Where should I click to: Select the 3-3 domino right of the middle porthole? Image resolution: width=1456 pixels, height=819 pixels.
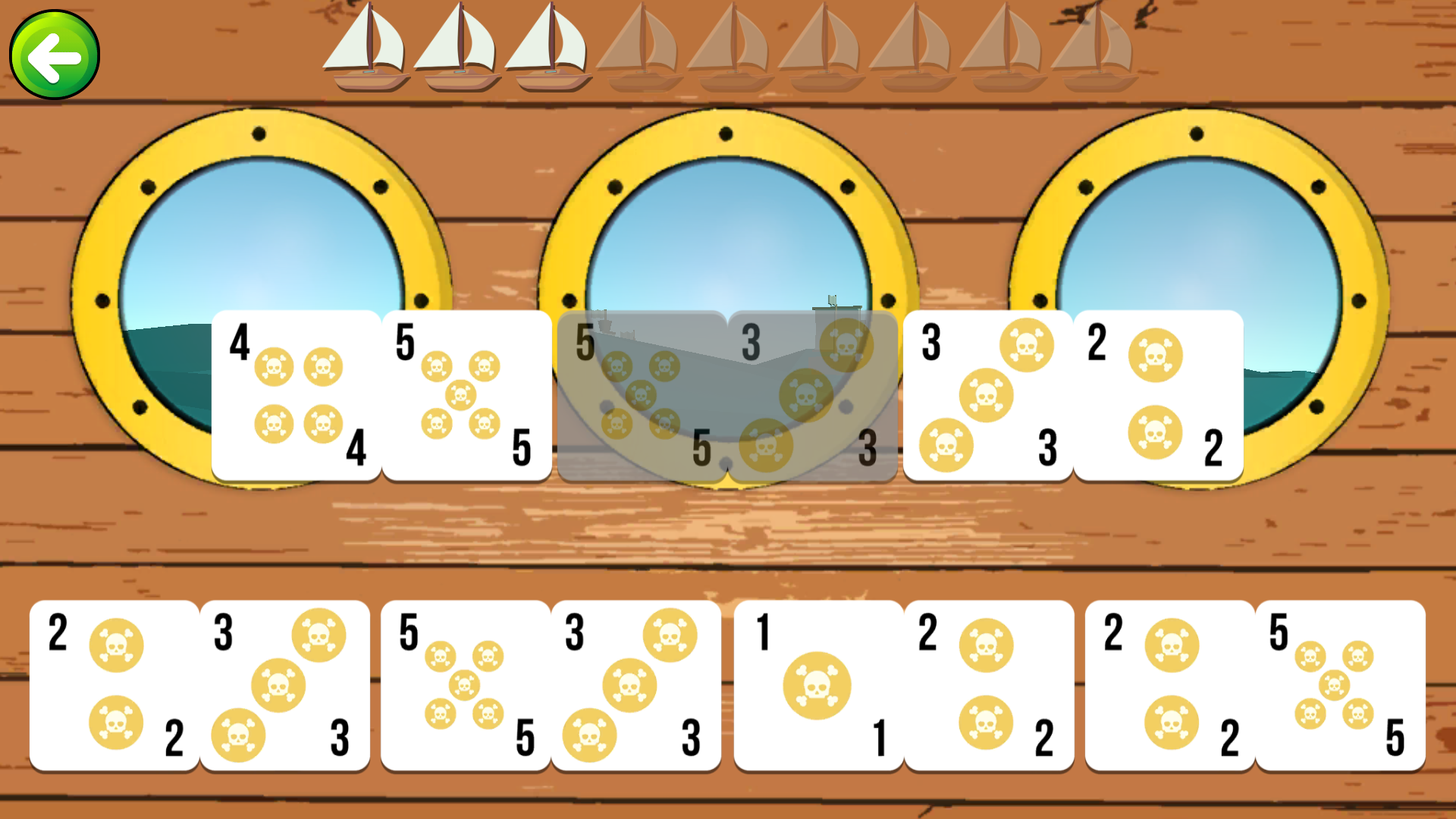990,394
